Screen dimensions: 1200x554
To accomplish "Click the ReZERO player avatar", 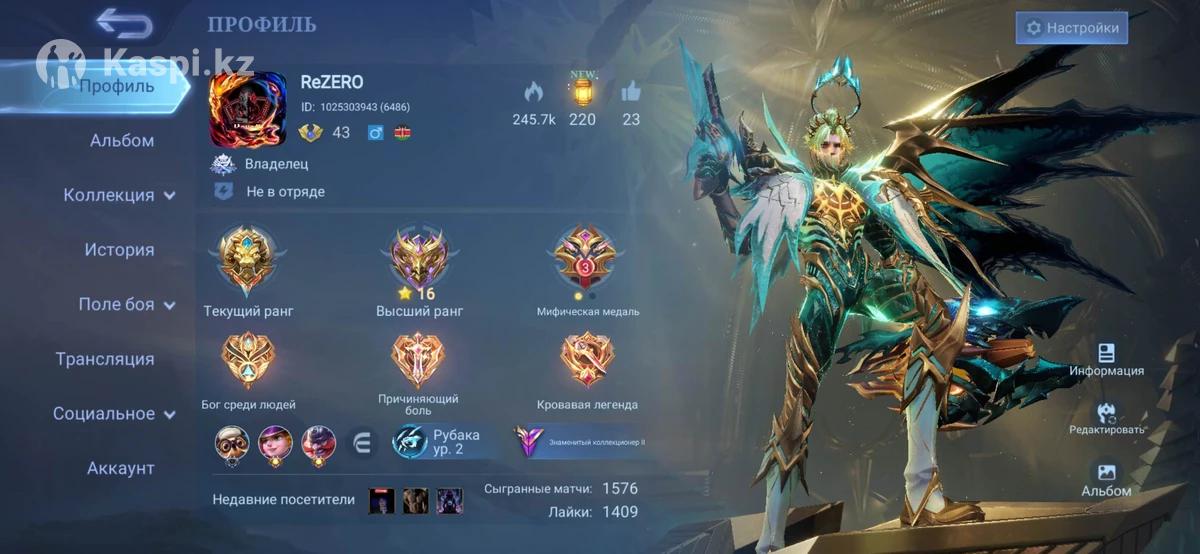I will (247, 110).
